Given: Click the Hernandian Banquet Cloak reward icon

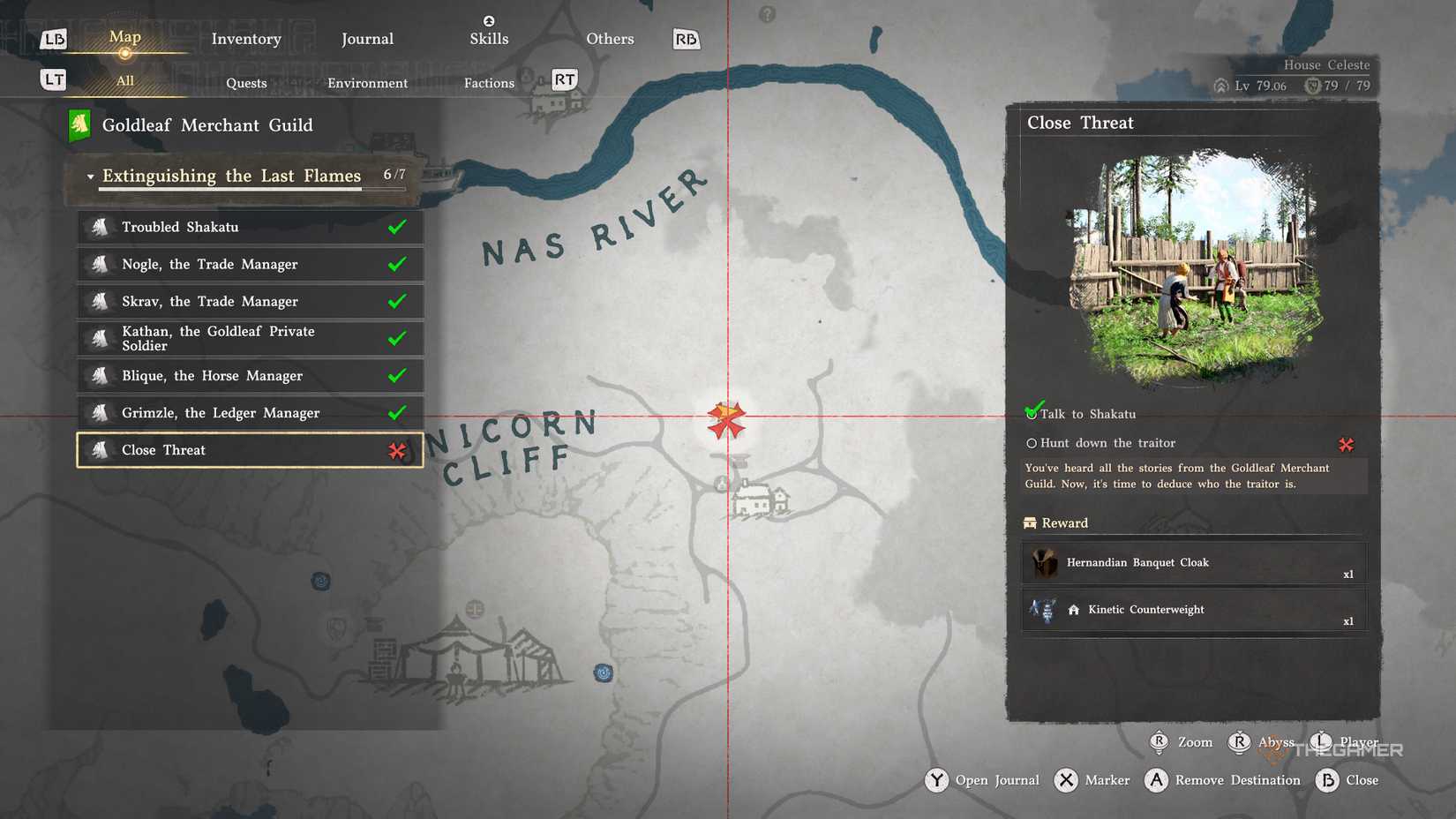Looking at the screenshot, I should (x=1046, y=563).
